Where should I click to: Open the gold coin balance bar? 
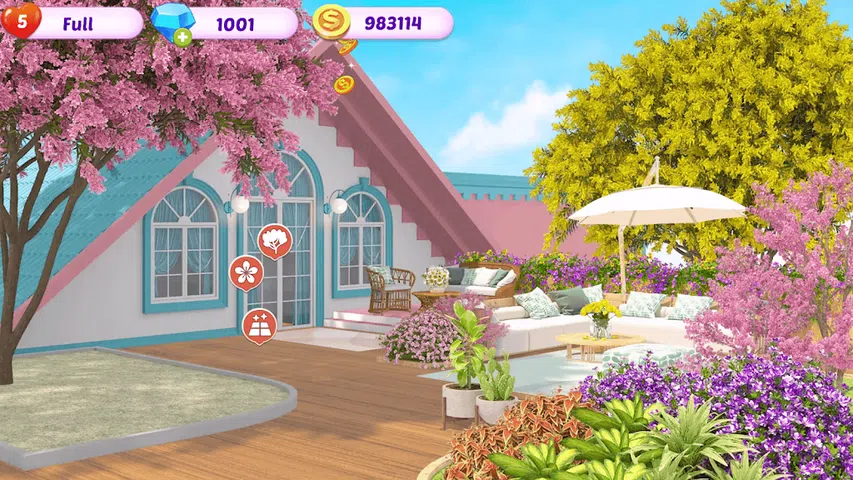tap(385, 22)
